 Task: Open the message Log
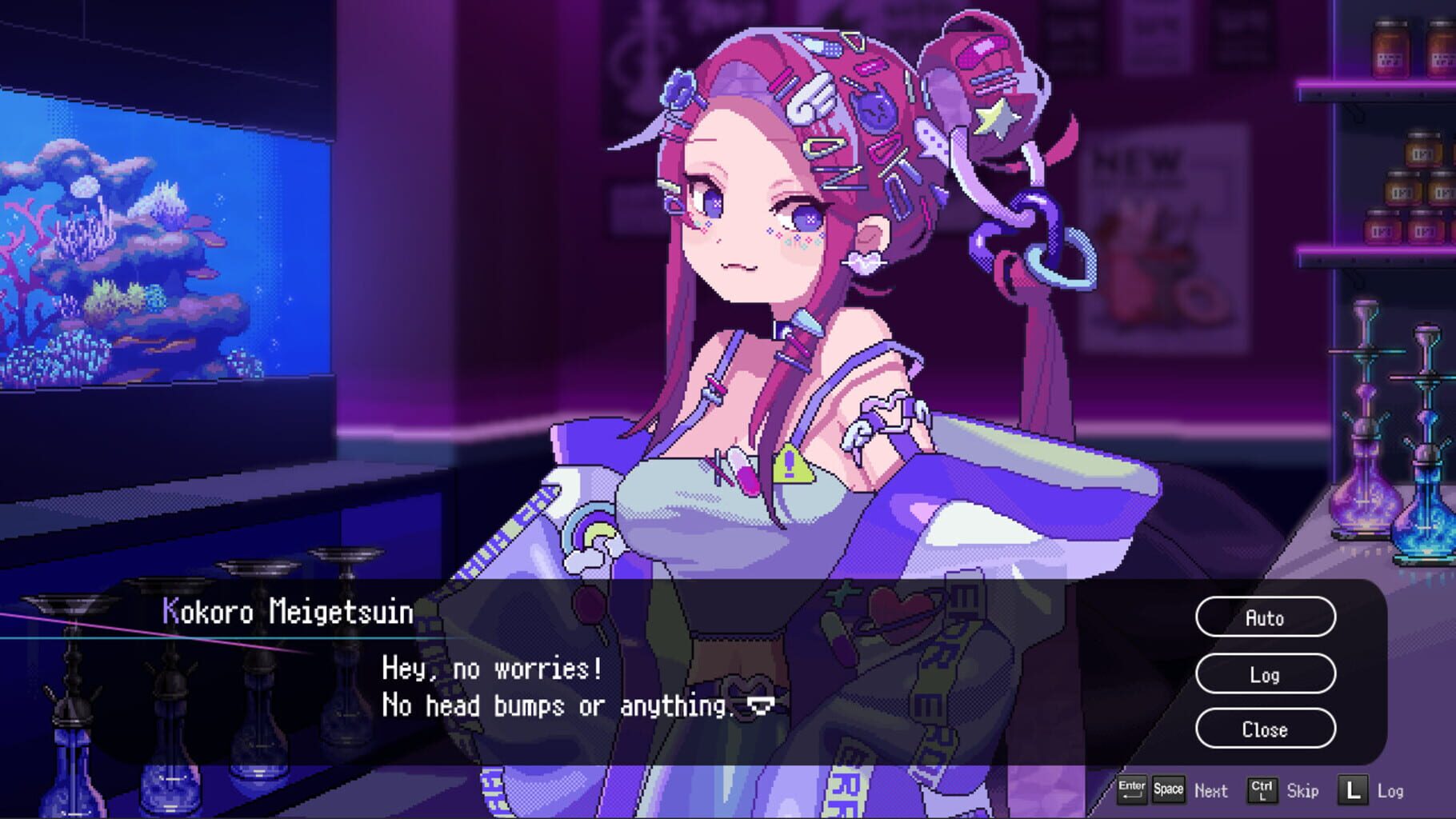tap(1264, 674)
